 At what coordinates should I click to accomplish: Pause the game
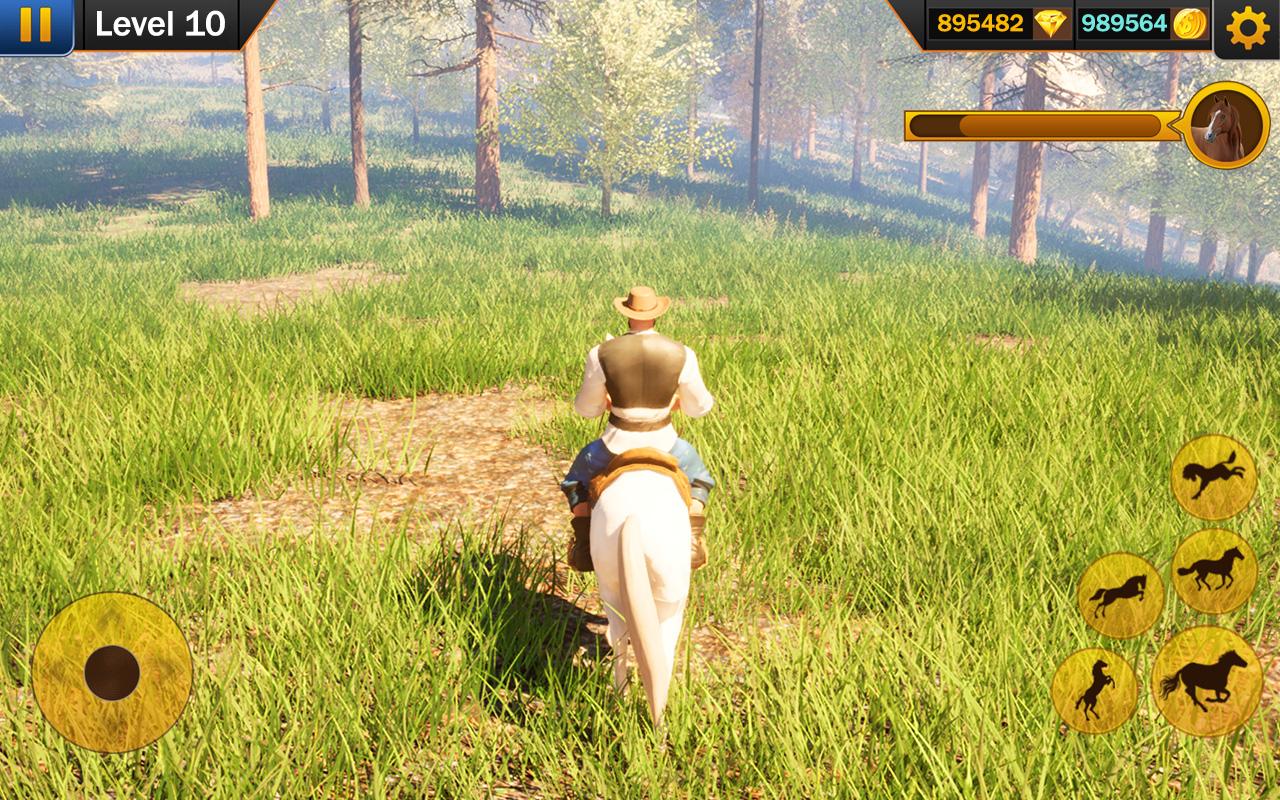click(35, 25)
